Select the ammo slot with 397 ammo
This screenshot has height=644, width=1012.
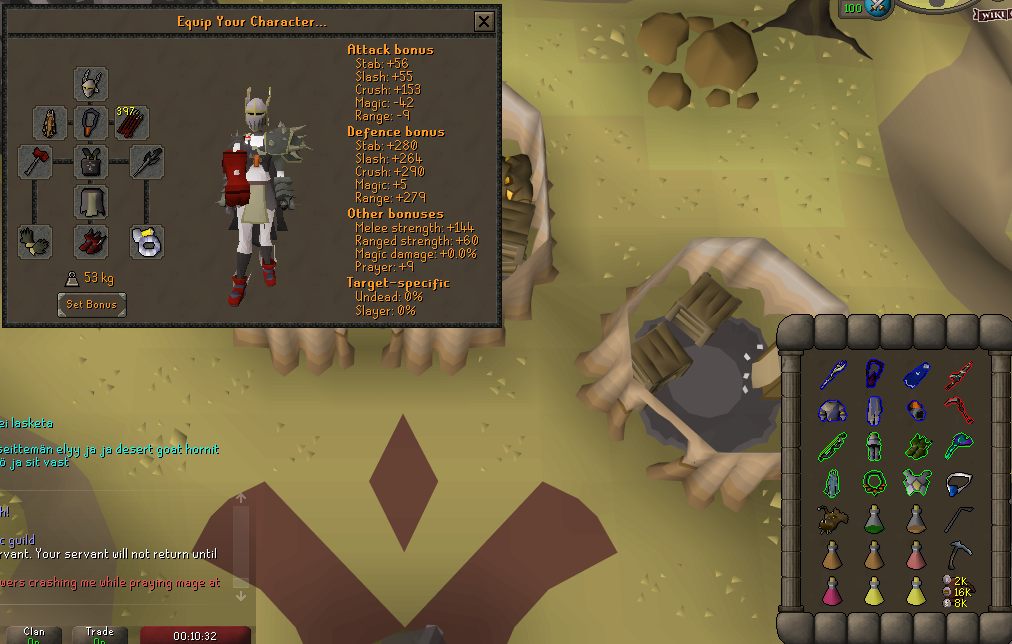(132, 123)
